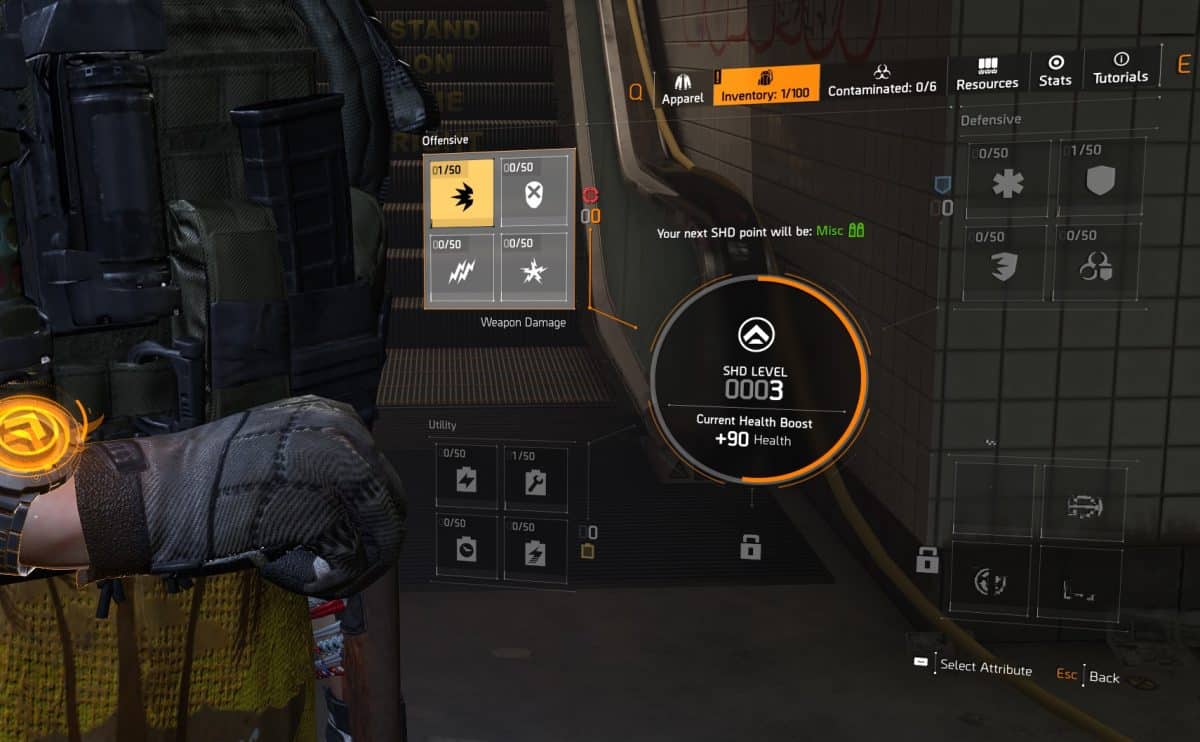Select the offensive triple lightning bolt attribute
The height and width of the screenshot is (742, 1200).
(461, 267)
